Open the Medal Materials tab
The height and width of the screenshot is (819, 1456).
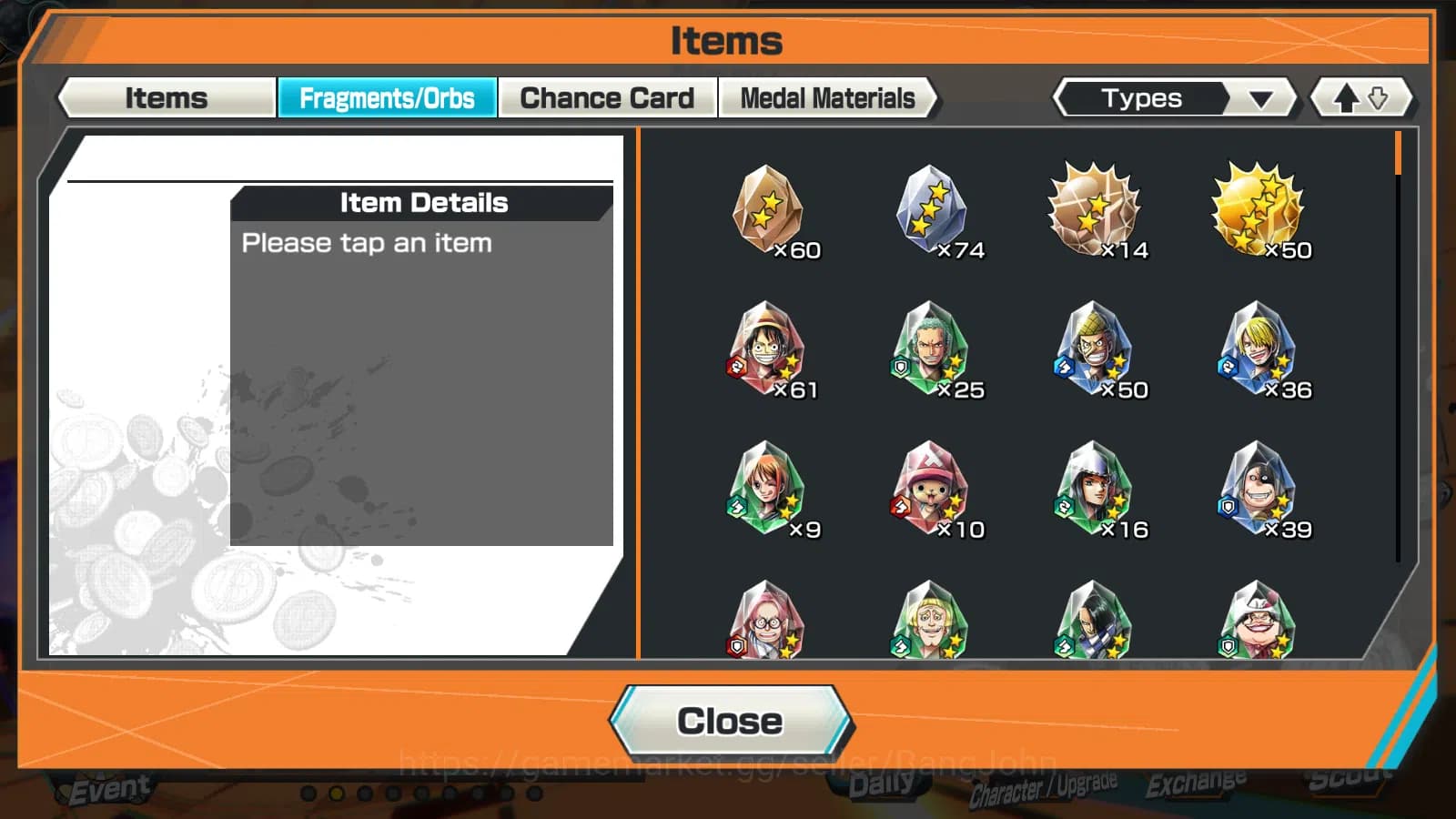[x=827, y=97]
